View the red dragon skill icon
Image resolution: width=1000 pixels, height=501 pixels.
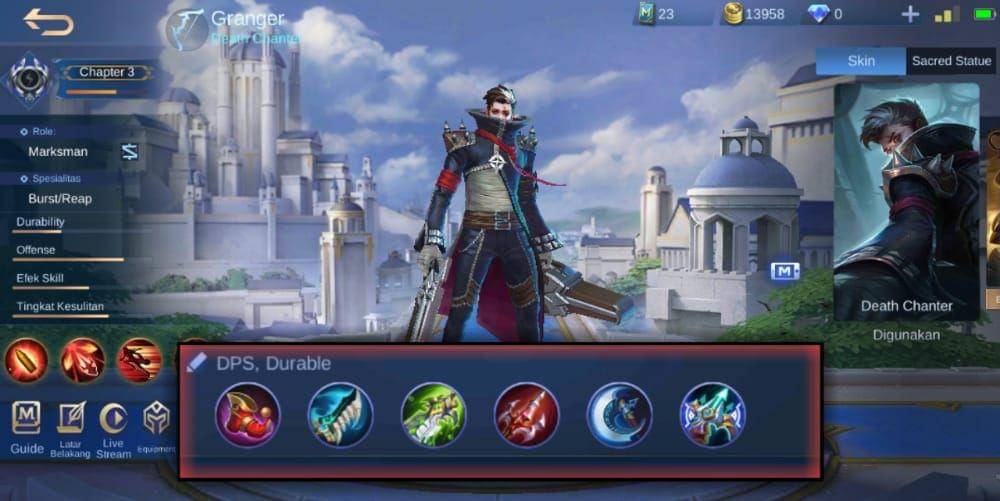pos(139,360)
